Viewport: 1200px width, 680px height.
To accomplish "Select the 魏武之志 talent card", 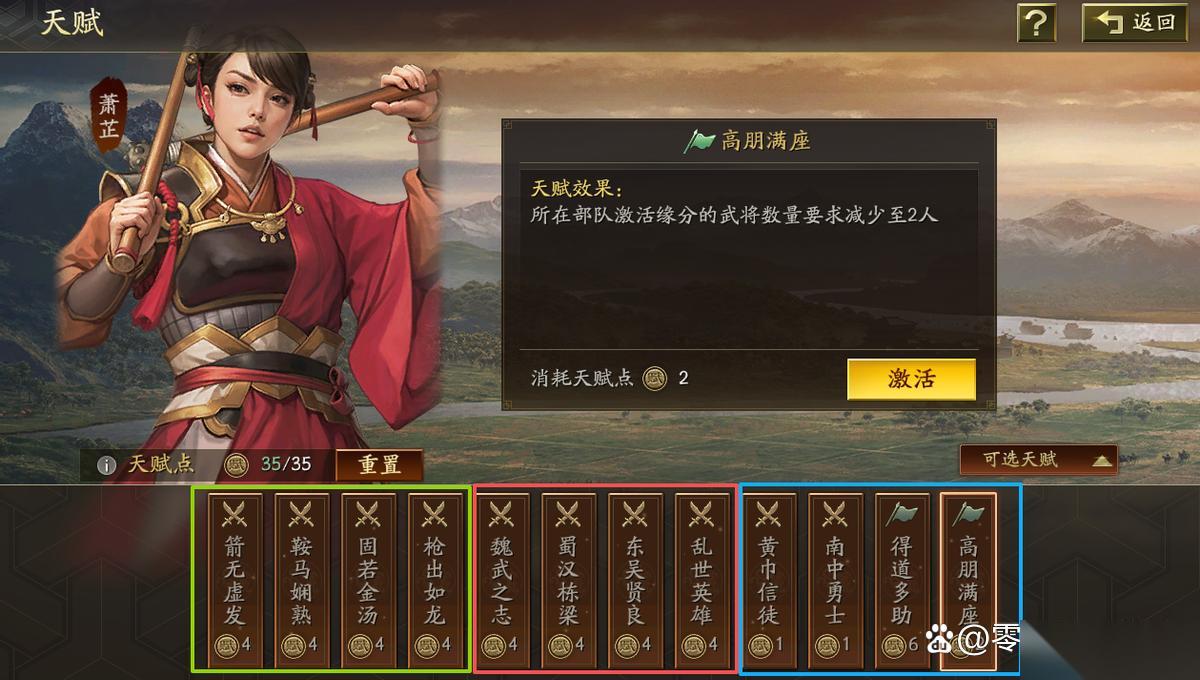I will coord(501,580).
